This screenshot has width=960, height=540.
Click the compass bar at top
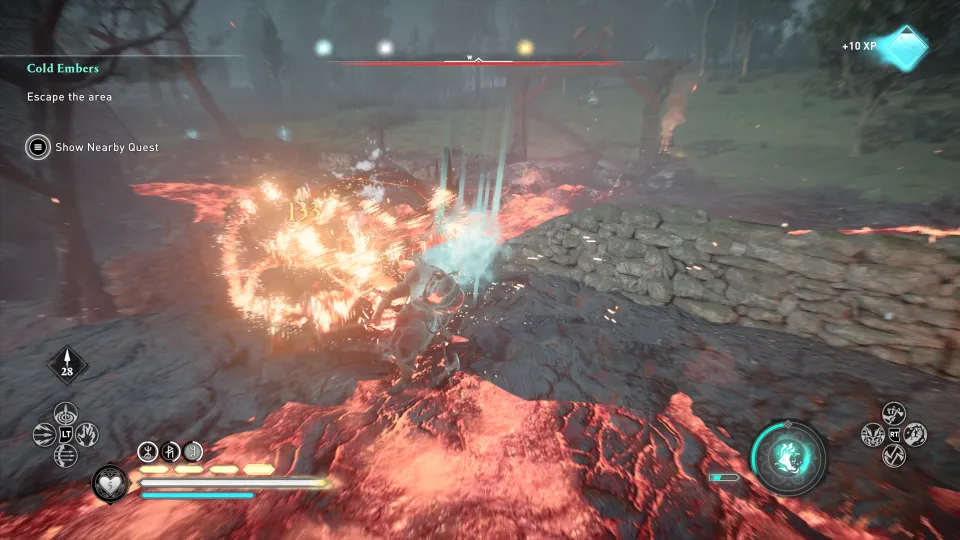click(x=478, y=60)
